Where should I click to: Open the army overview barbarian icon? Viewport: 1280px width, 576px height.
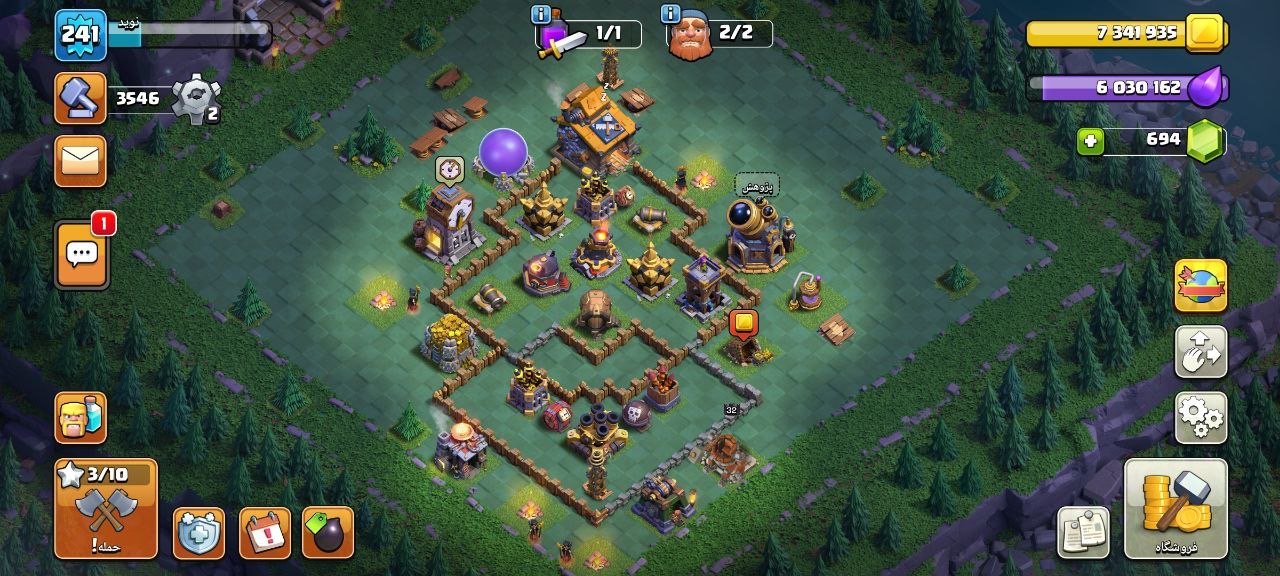(80, 417)
